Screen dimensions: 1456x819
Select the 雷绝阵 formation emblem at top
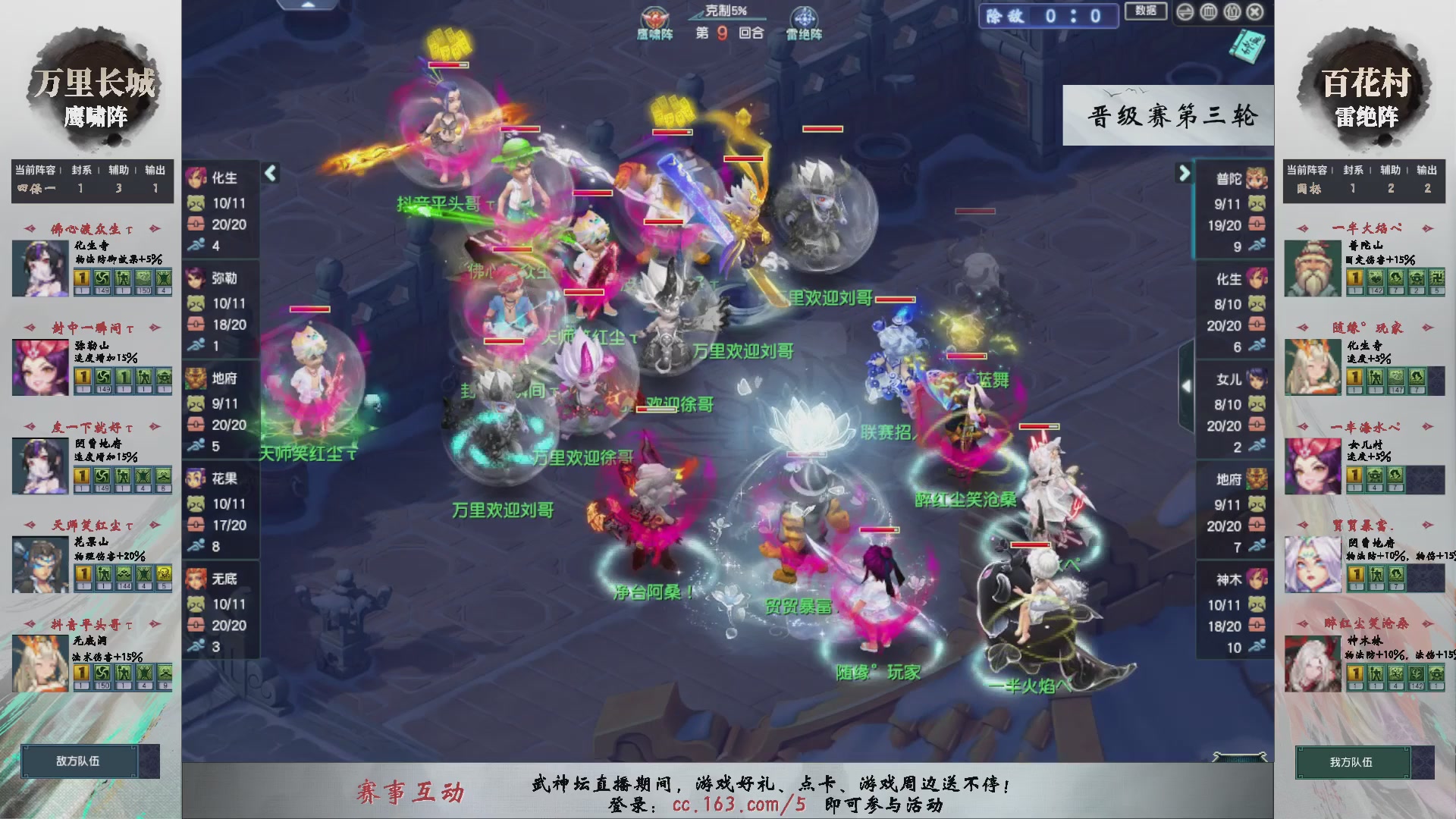click(803, 15)
